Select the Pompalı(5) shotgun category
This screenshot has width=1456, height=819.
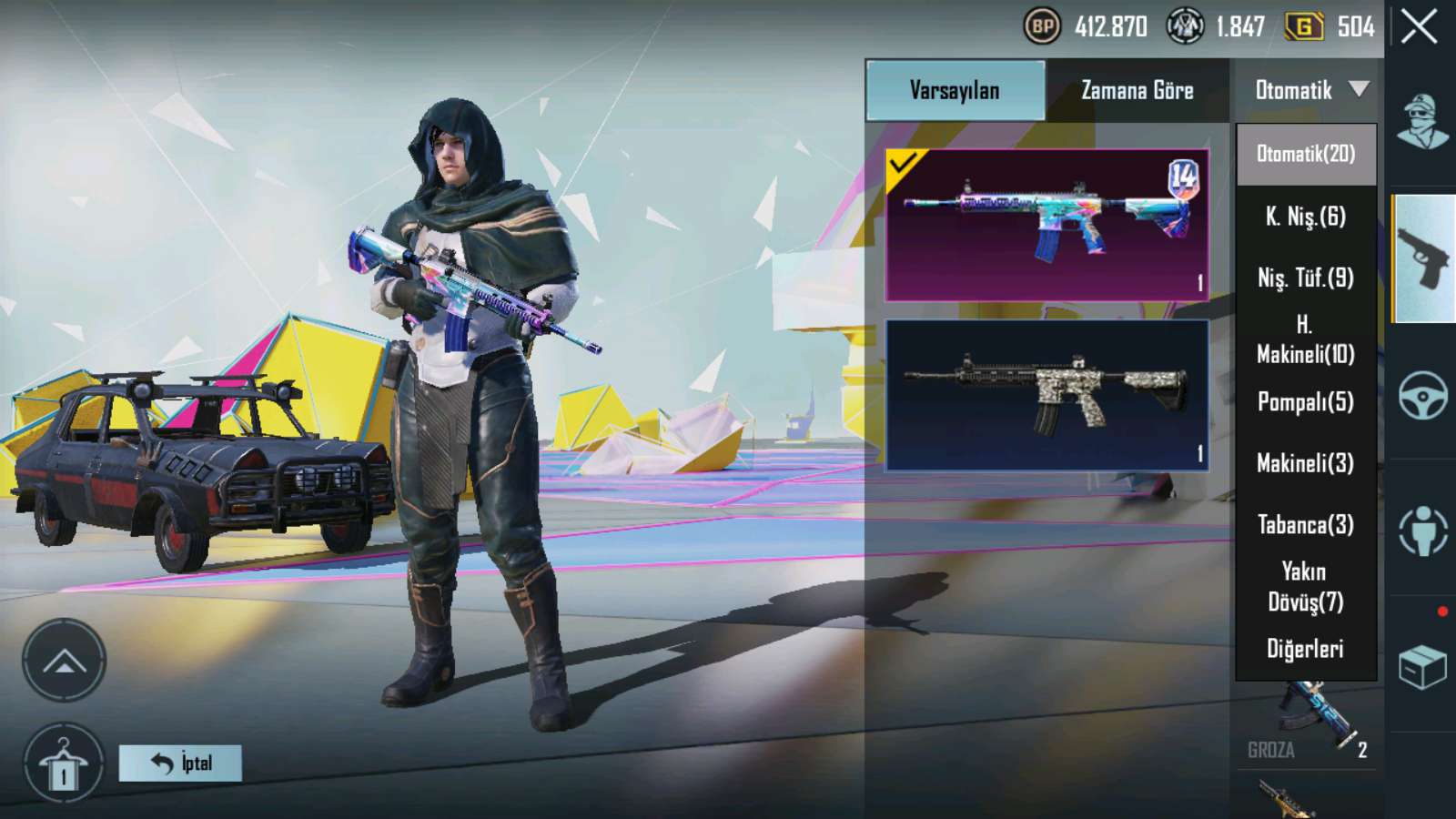[x=1306, y=401]
